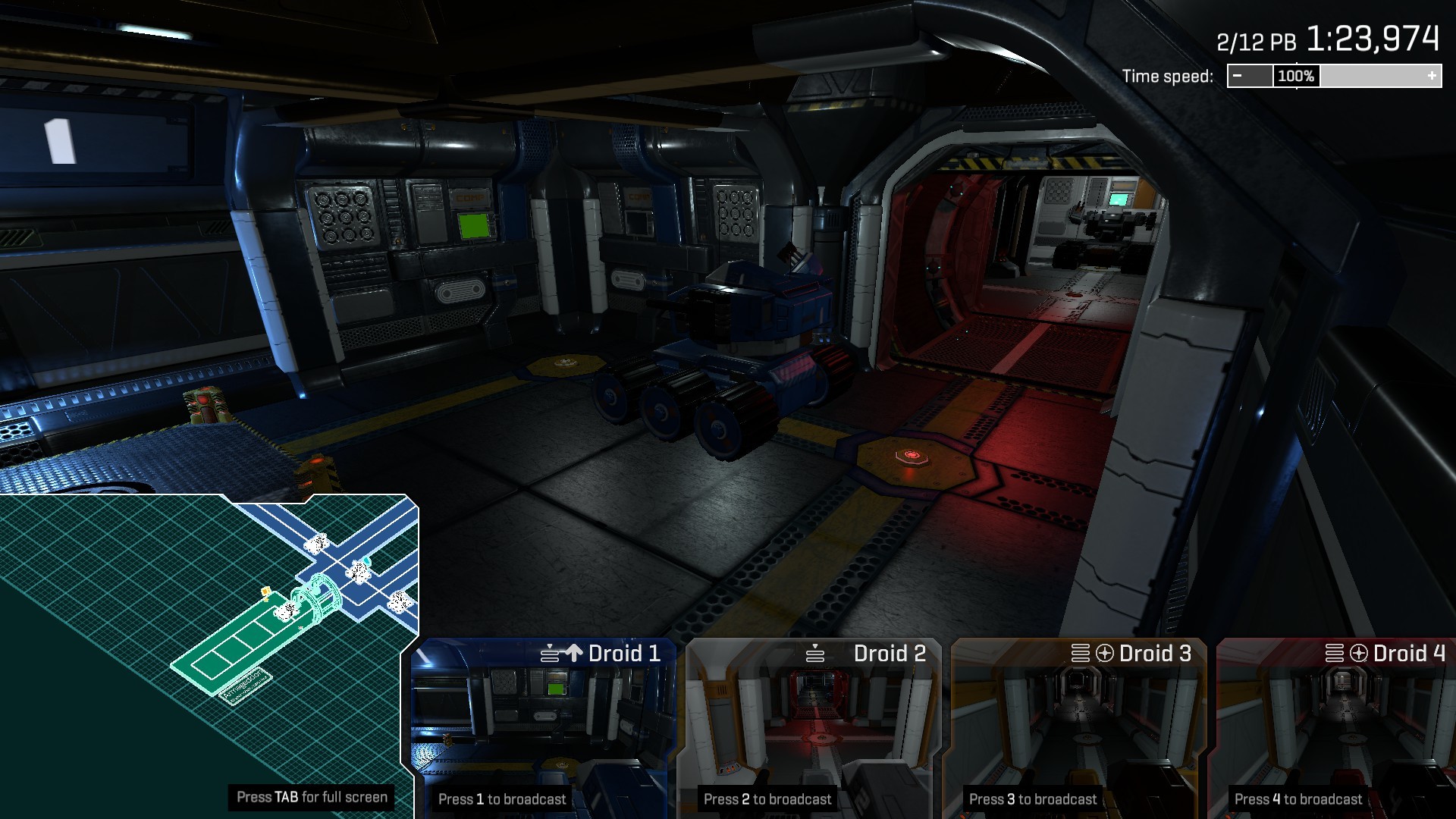The height and width of the screenshot is (819, 1456).
Task: Click the Press 1 to broadcast prompt
Action: tap(502, 799)
